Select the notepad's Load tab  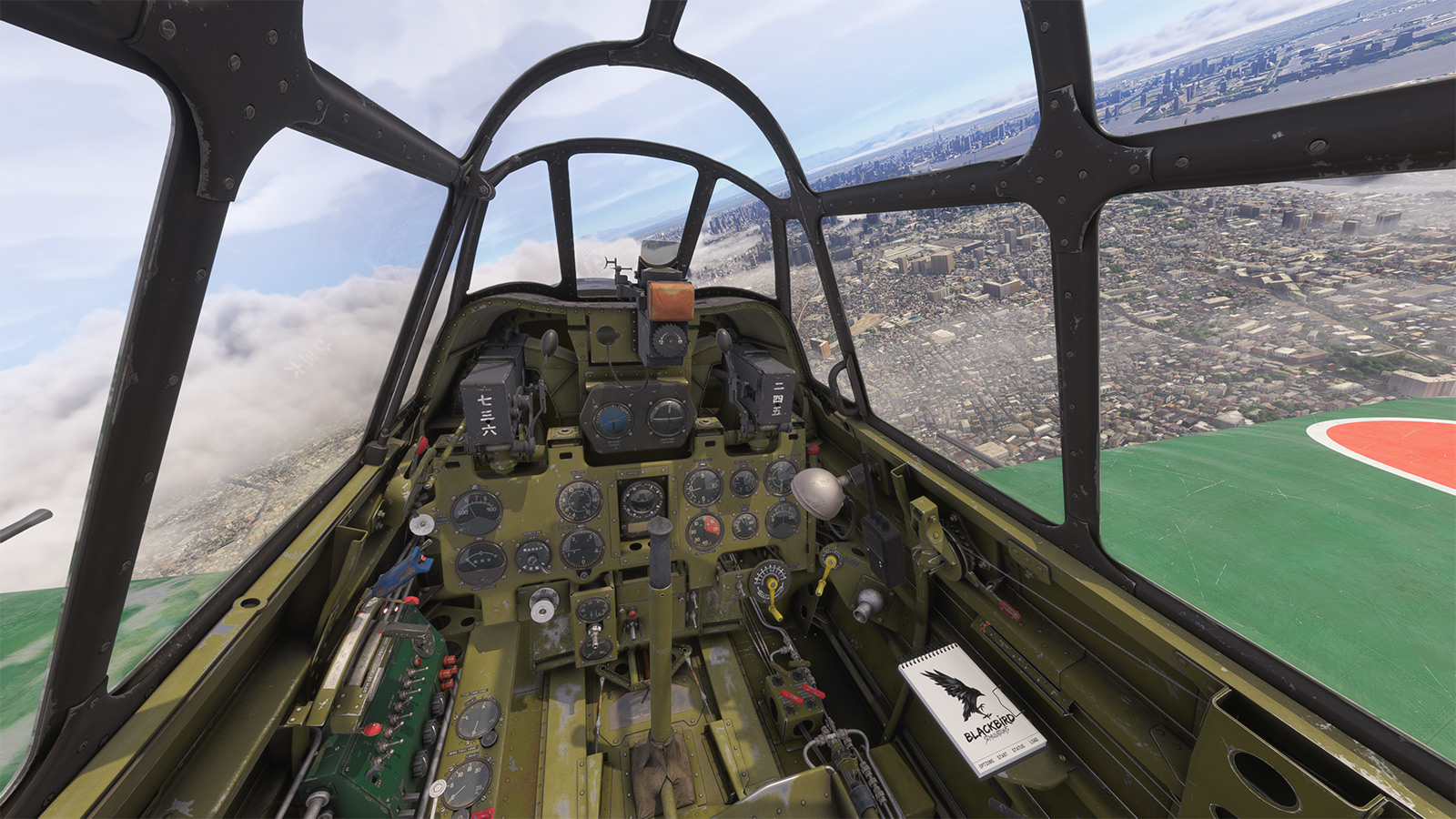tap(1034, 741)
